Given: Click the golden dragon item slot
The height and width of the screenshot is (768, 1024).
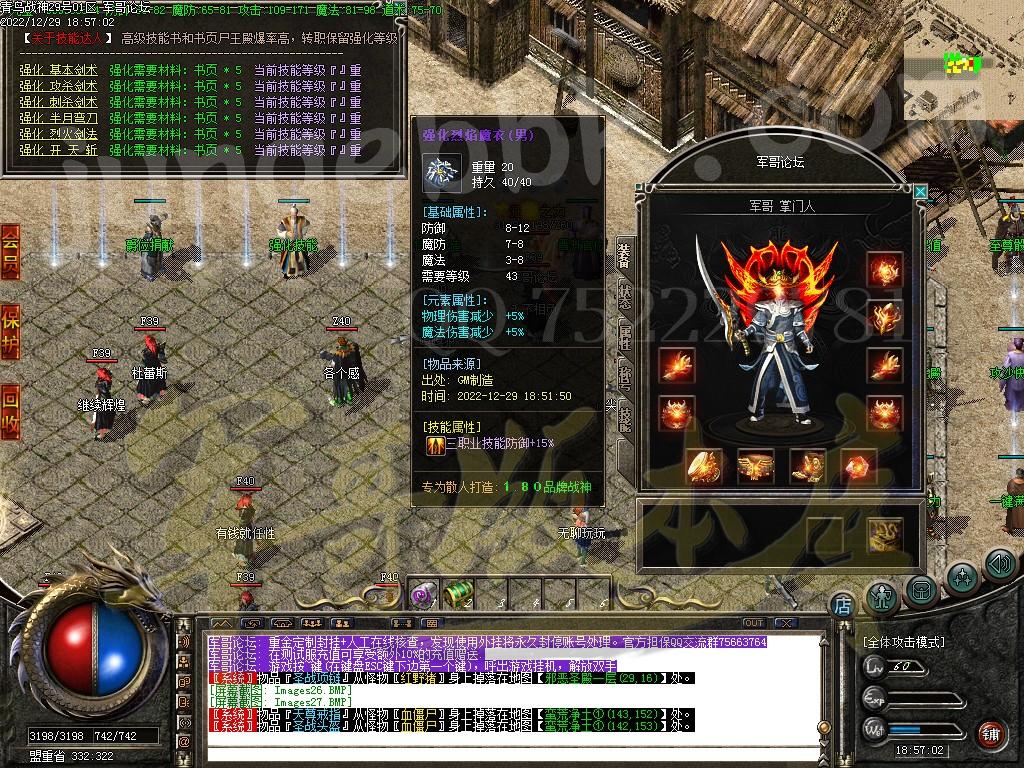Looking at the screenshot, I should coord(885,534).
